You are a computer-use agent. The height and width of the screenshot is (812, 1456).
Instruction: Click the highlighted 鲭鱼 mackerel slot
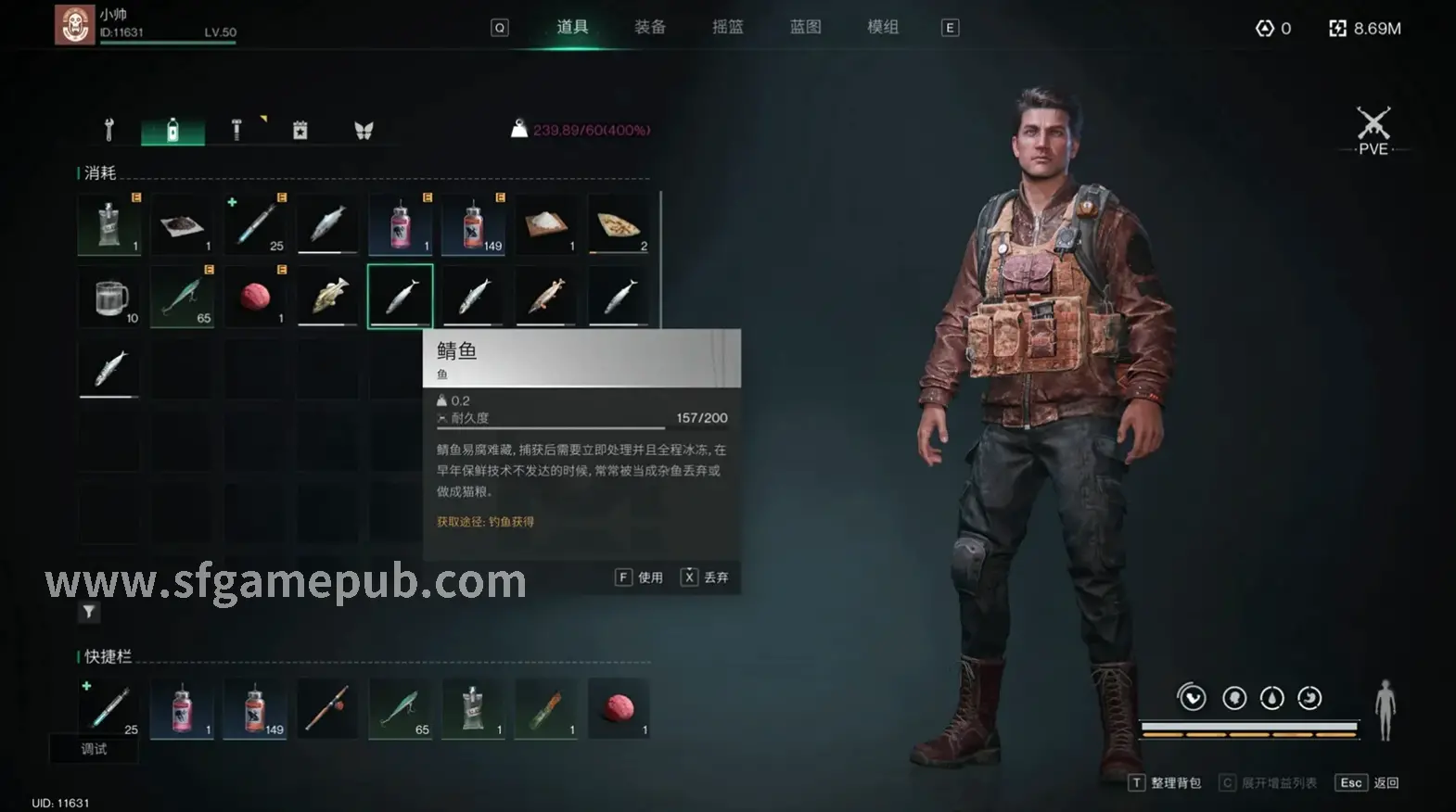tap(400, 297)
